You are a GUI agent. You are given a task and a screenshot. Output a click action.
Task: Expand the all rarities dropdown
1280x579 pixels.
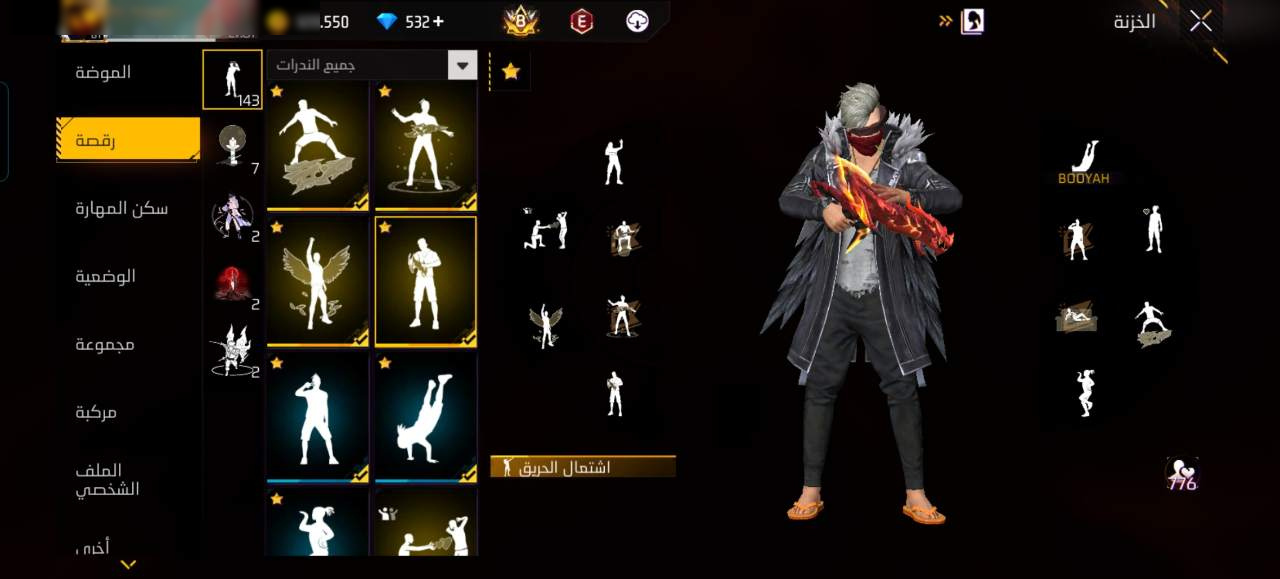(462, 66)
